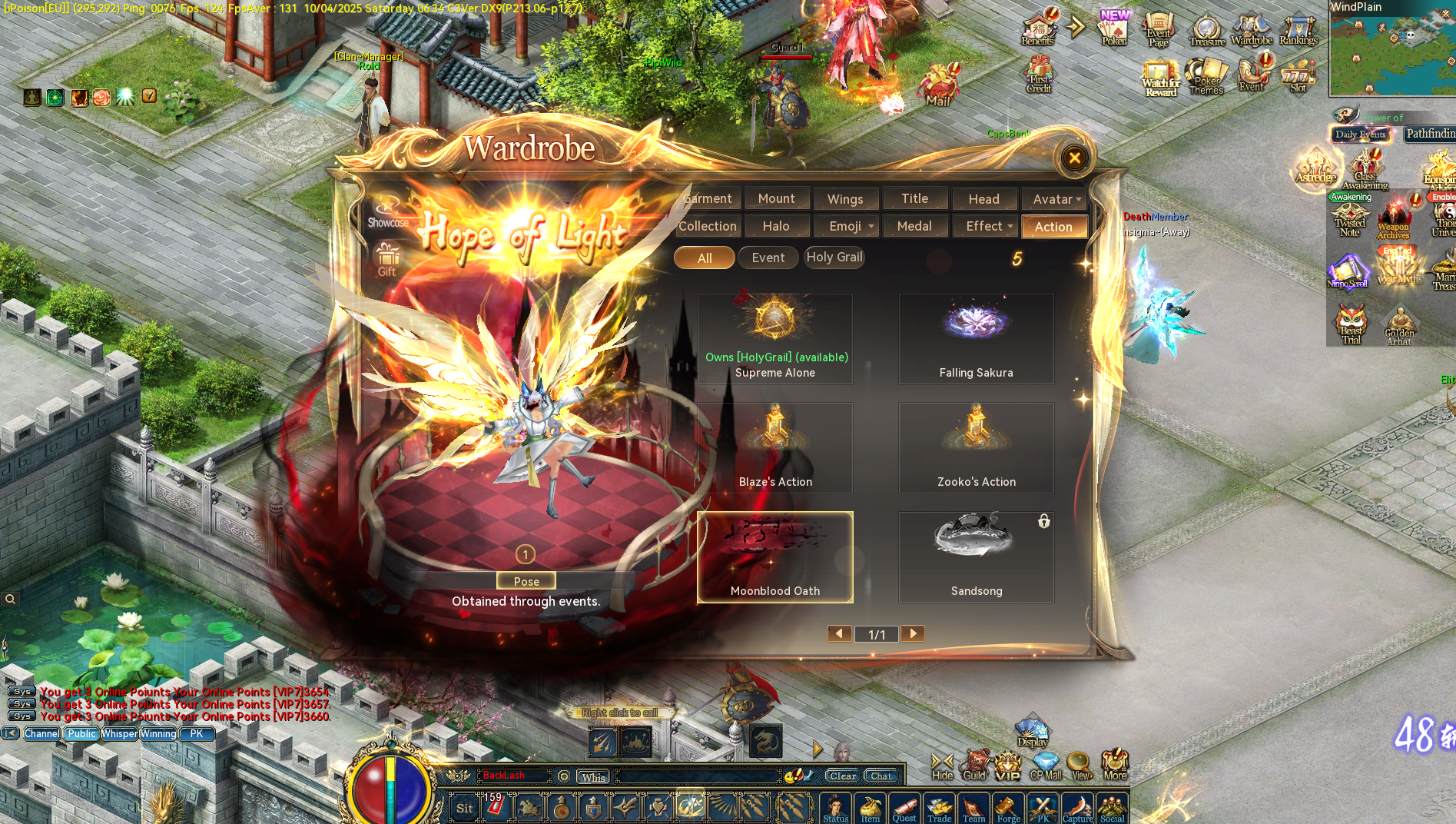Open the Forge icon on bottom bar
This screenshot has height=824, width=1456.
click(1008, 807)
